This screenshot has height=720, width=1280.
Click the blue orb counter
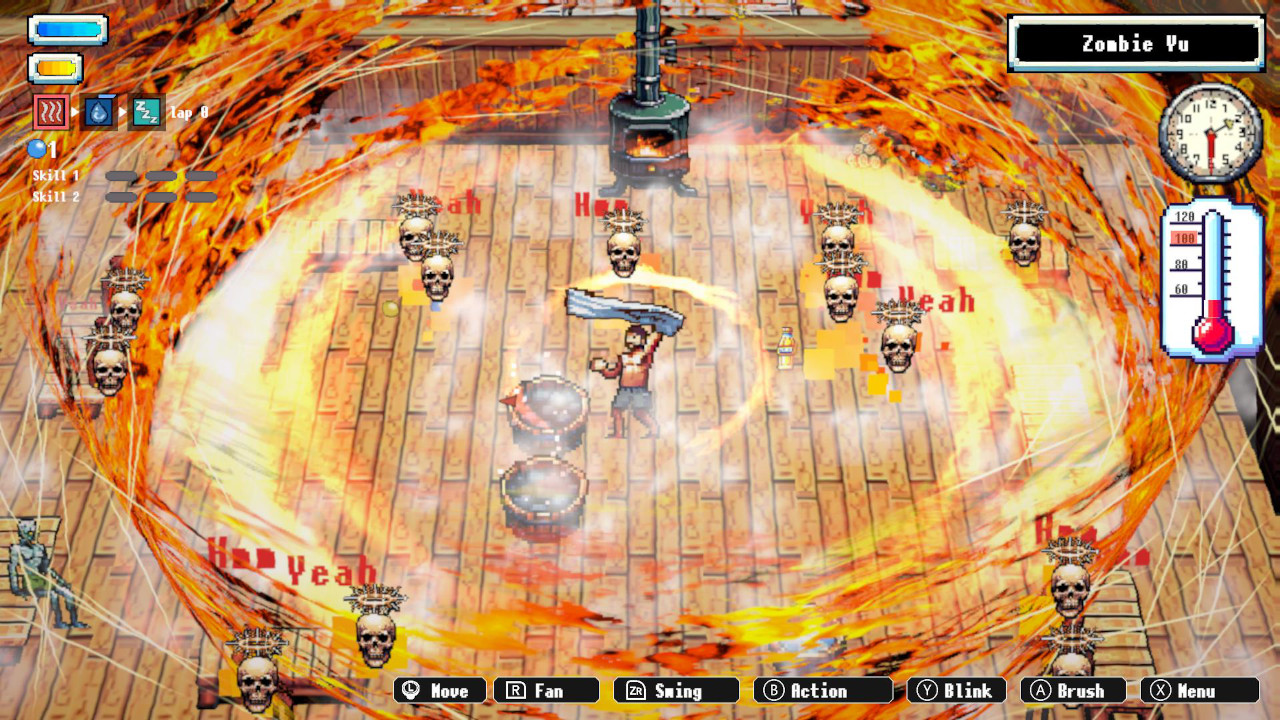[38, 148]
